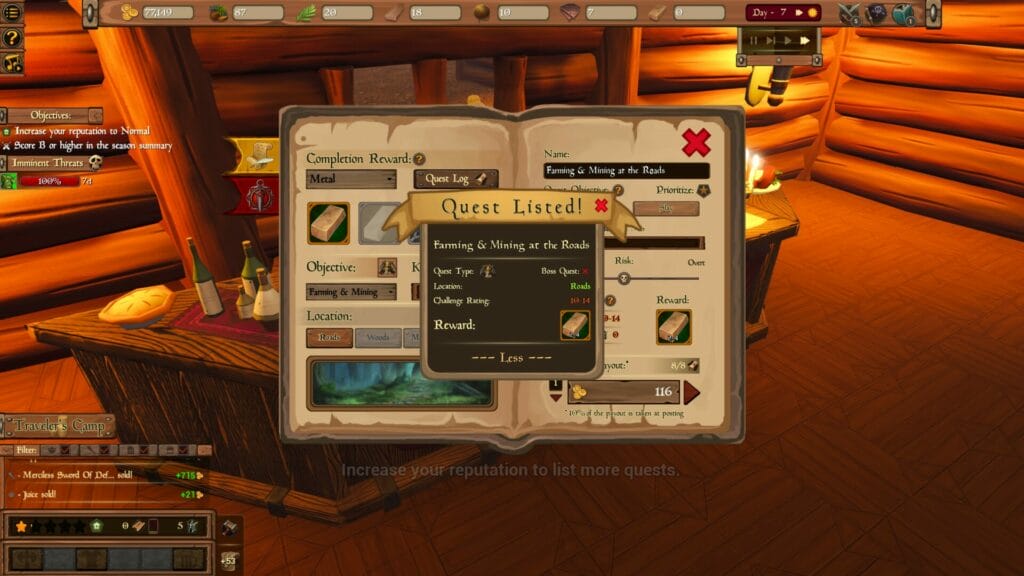Open the Metal completion reward dropdown
This screenshot has height=576, width=1024.
351,179
